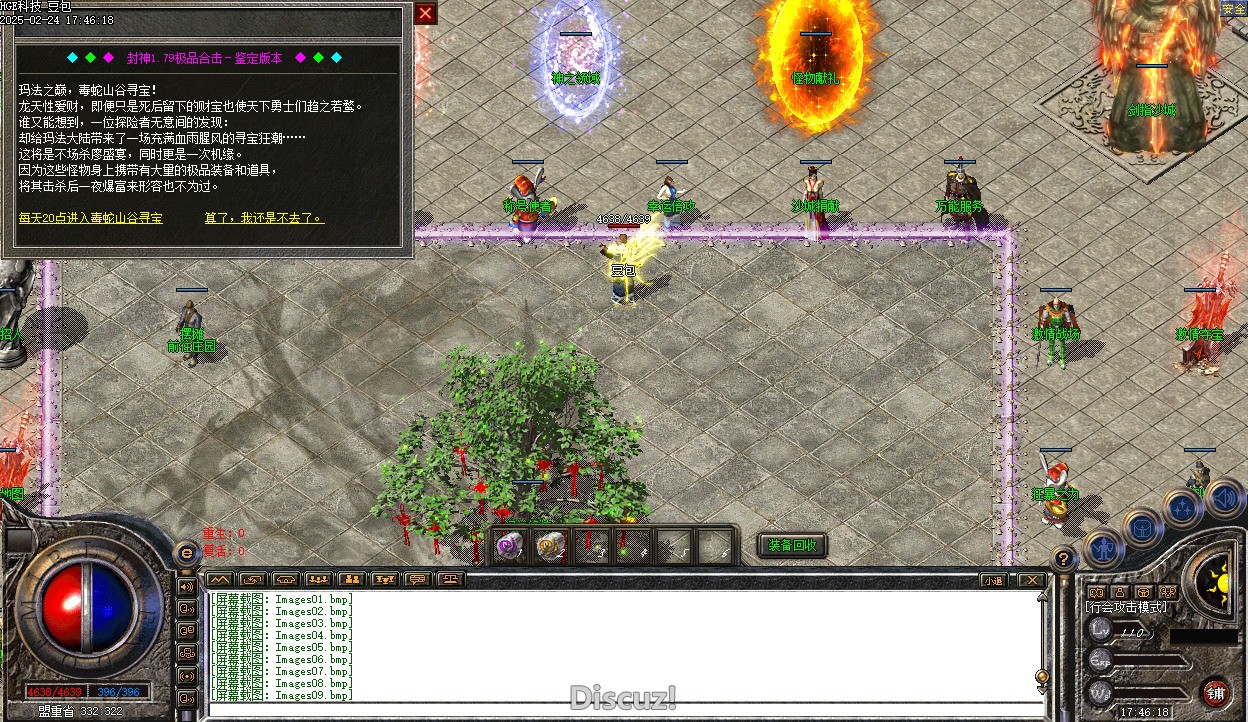Click the 小退 logout button
Viewport: 1248px width, 722px height.
[993, 580]
